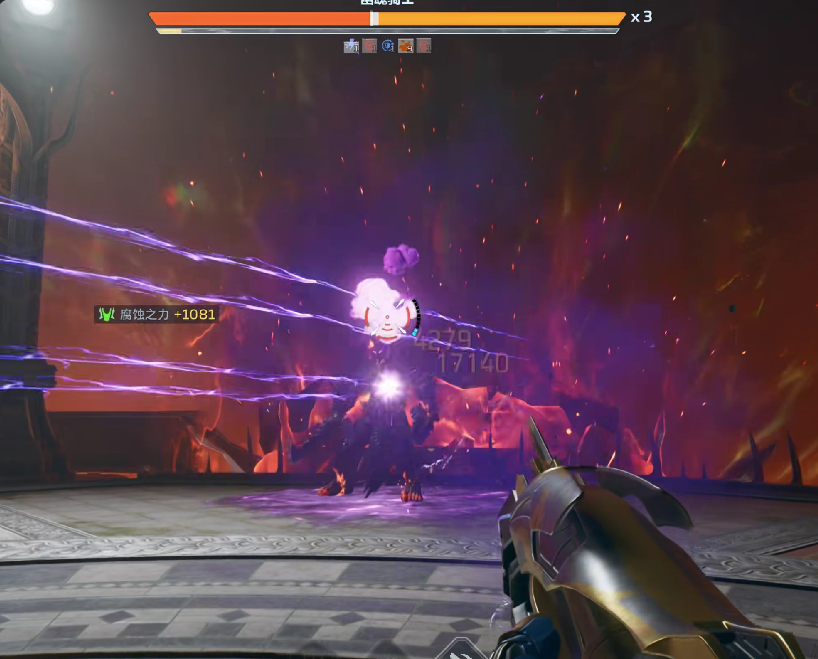Select the blue circular status icon
This screenshot has height=659, width=818.
point(388,45)
